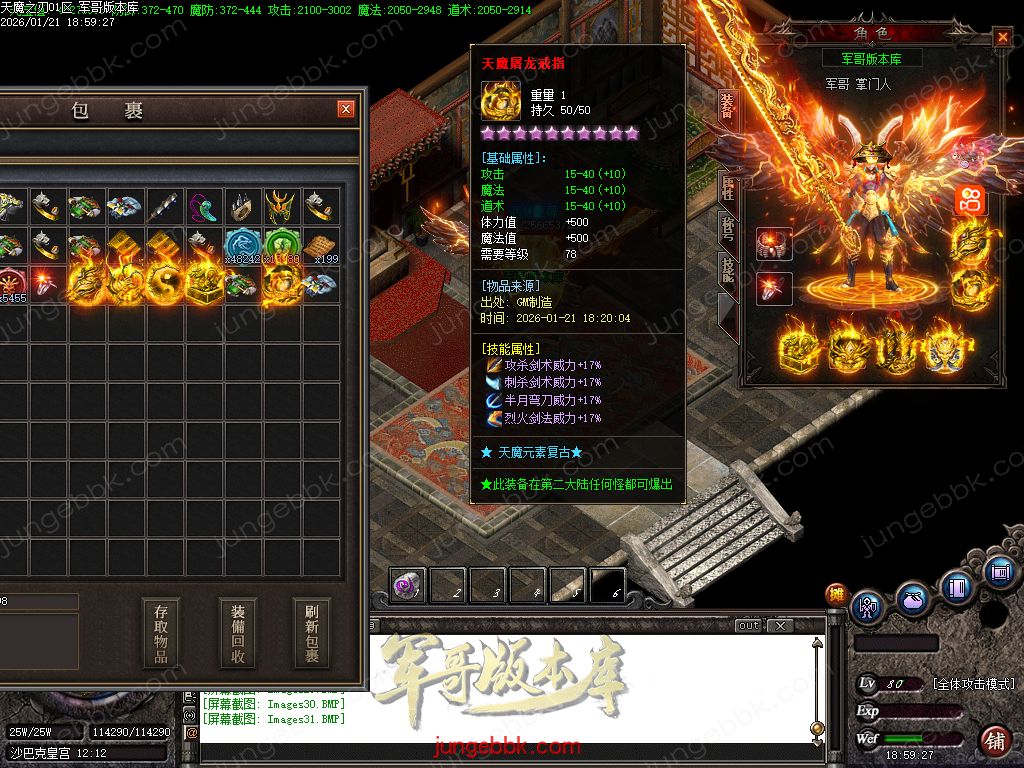Open the 摊 stall button
Screen dimensions: 1024x768
pos(836,595)
